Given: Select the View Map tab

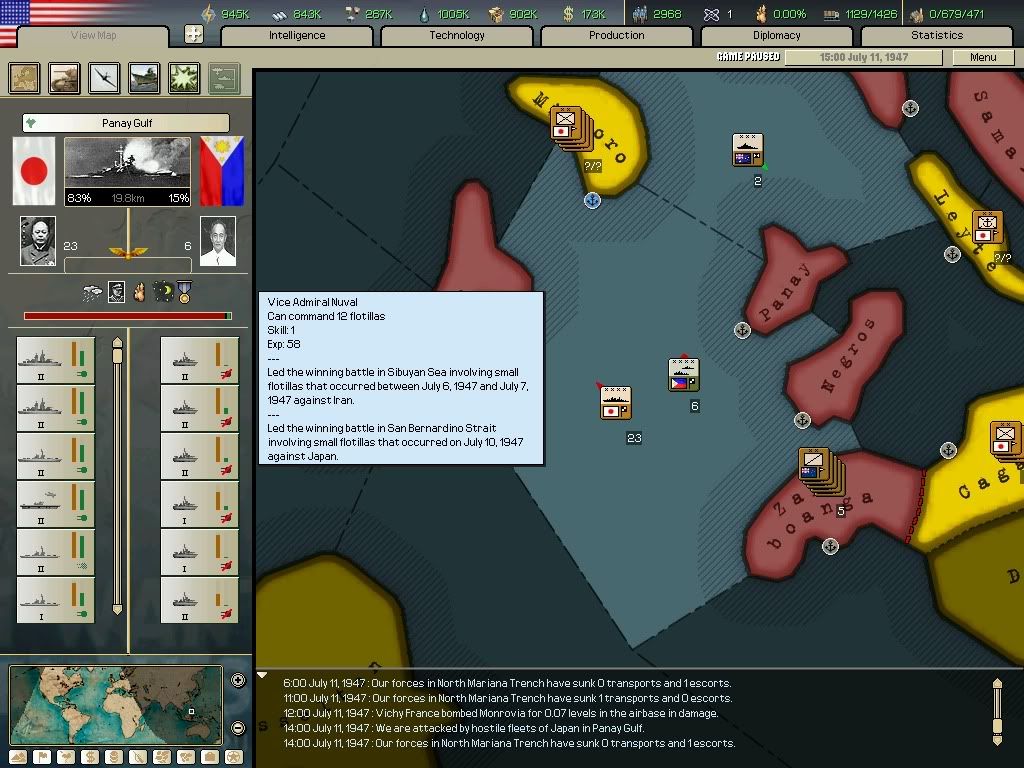Looking at the screenshot, I should (x=94, y=36).
